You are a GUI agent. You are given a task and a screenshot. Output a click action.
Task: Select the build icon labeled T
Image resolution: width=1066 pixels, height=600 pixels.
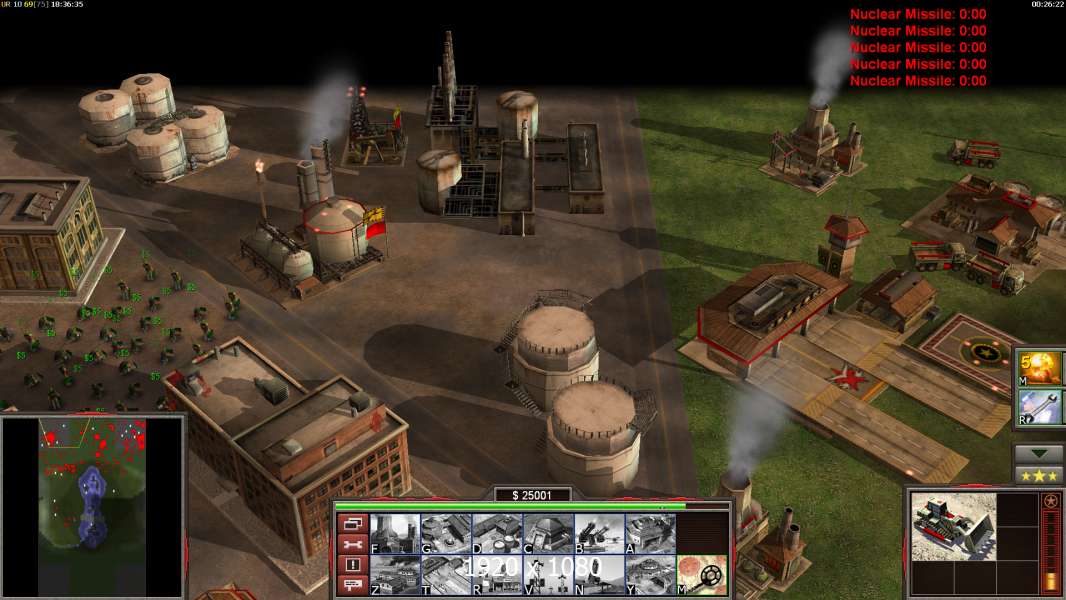446,575
